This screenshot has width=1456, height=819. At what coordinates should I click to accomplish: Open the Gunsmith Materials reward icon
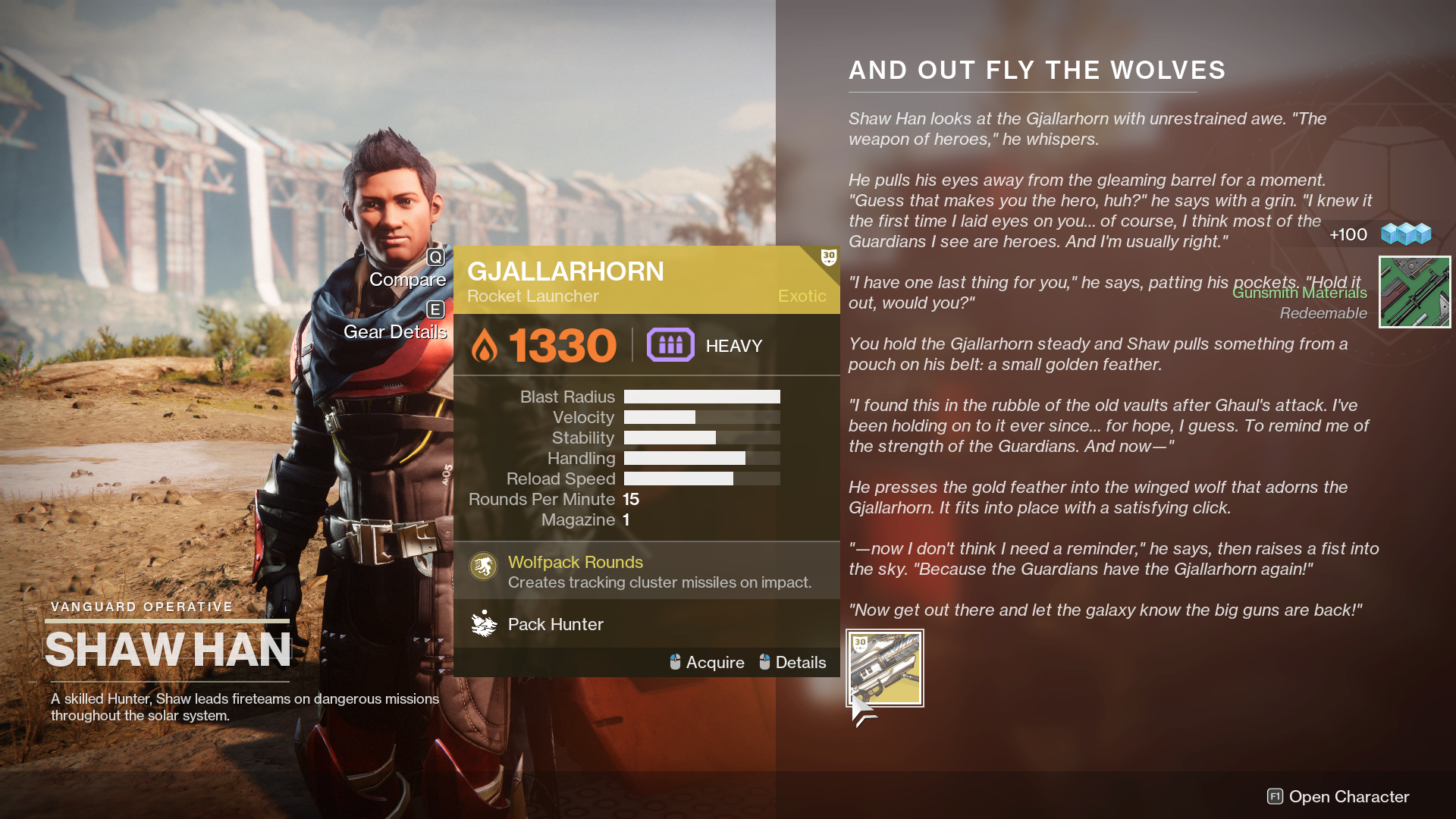coord(1414,292)
